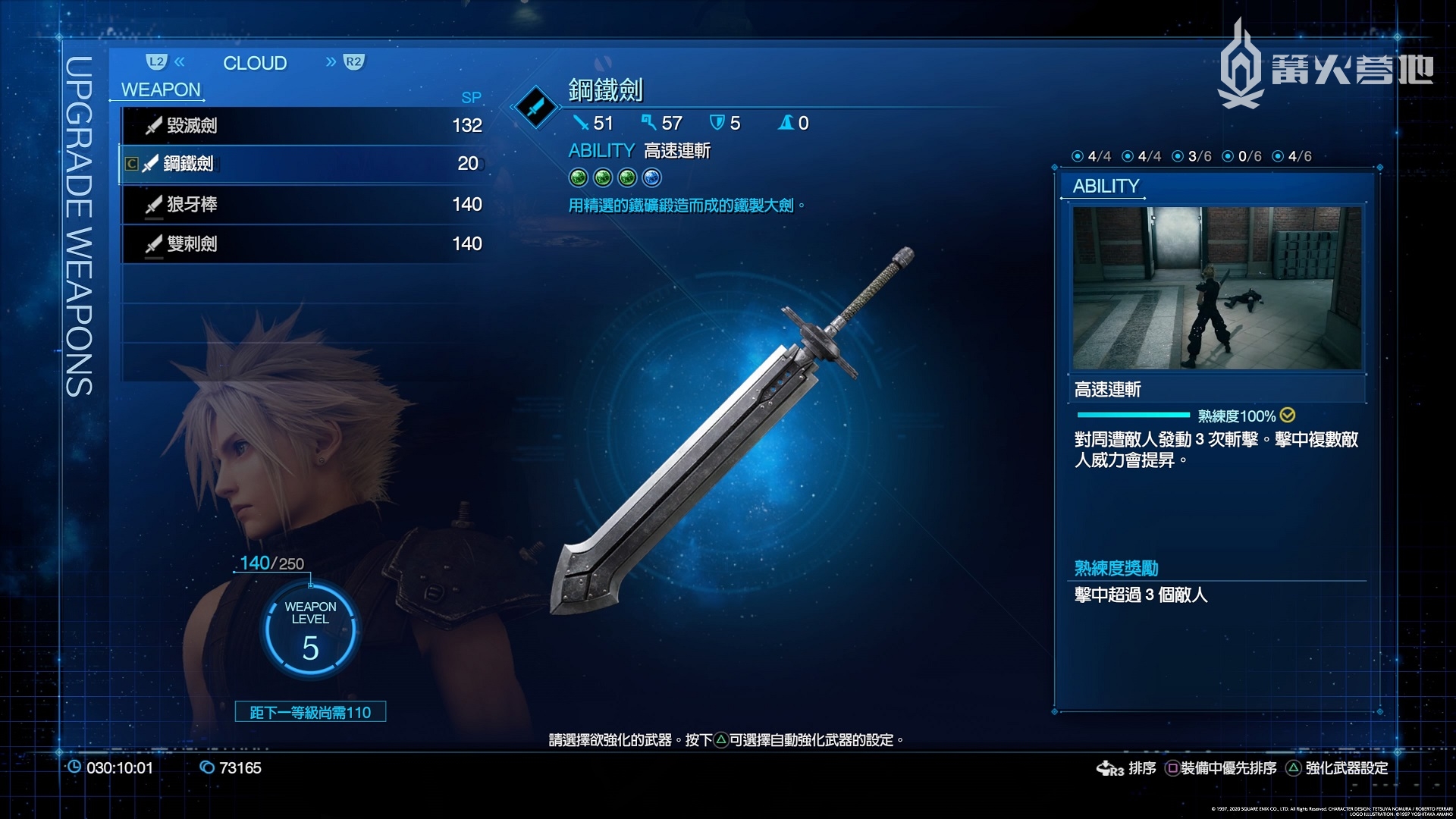Click the Weapon Level 5 circle
Viewport: 1456px width, 819px height.
click(x=310, y=631)
